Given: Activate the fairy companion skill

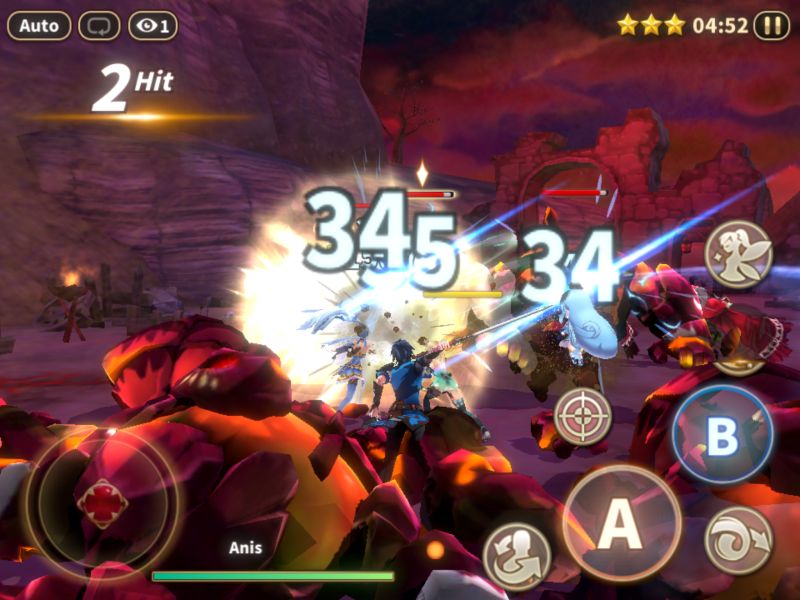Looking at the screenshot, I should coord(738,254).
